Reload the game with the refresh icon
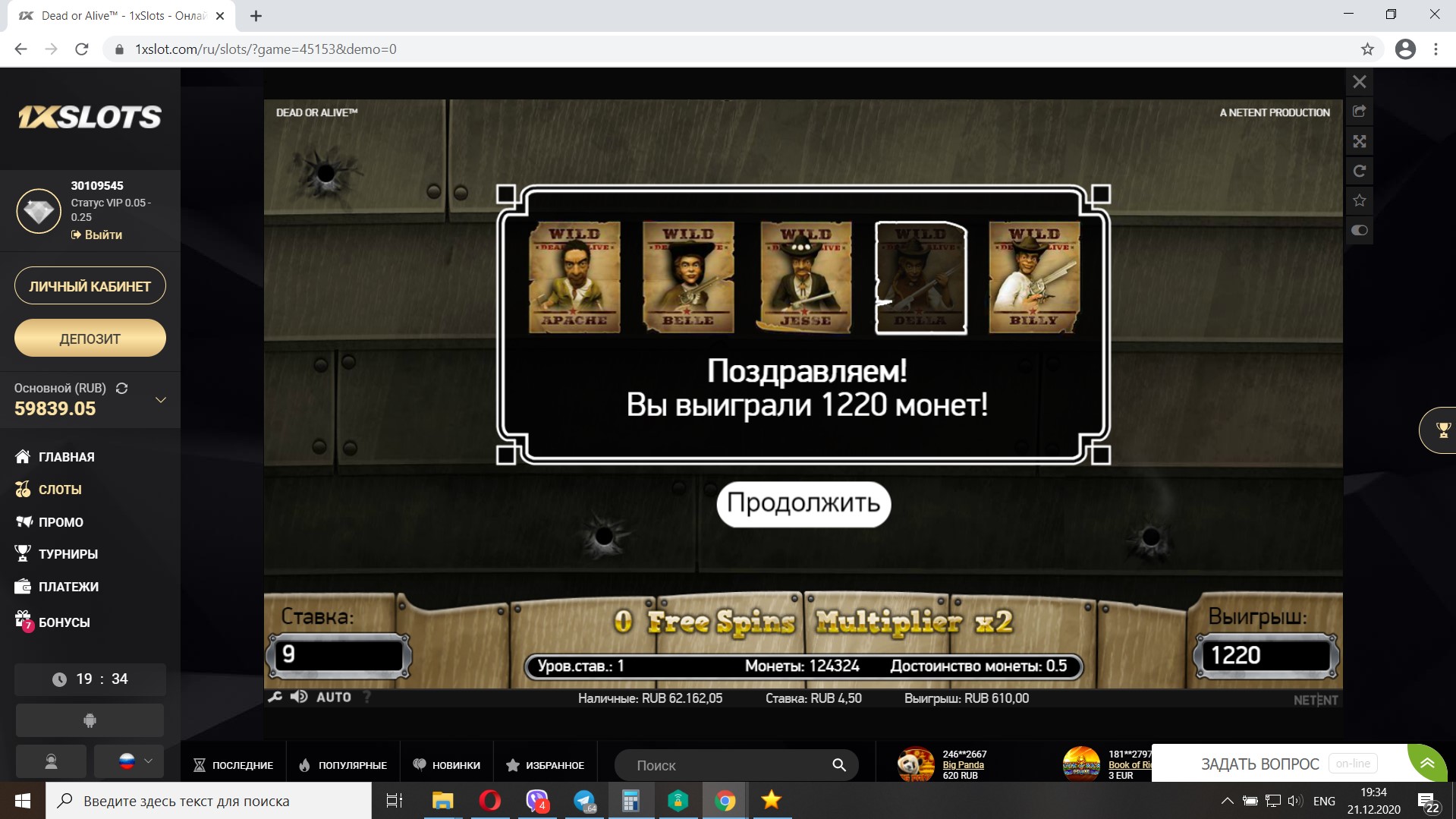This screenshot has height=819, width=1456. pos(1359,171)
